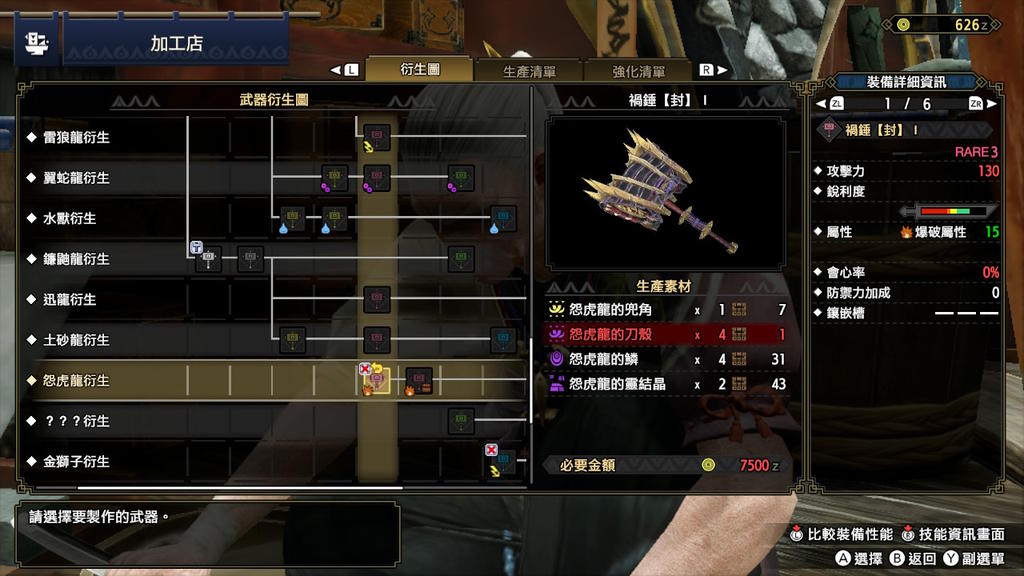Pick the 水獸衍生 weapon row
Screen dimensions: 1024x576
click(70, 218)
